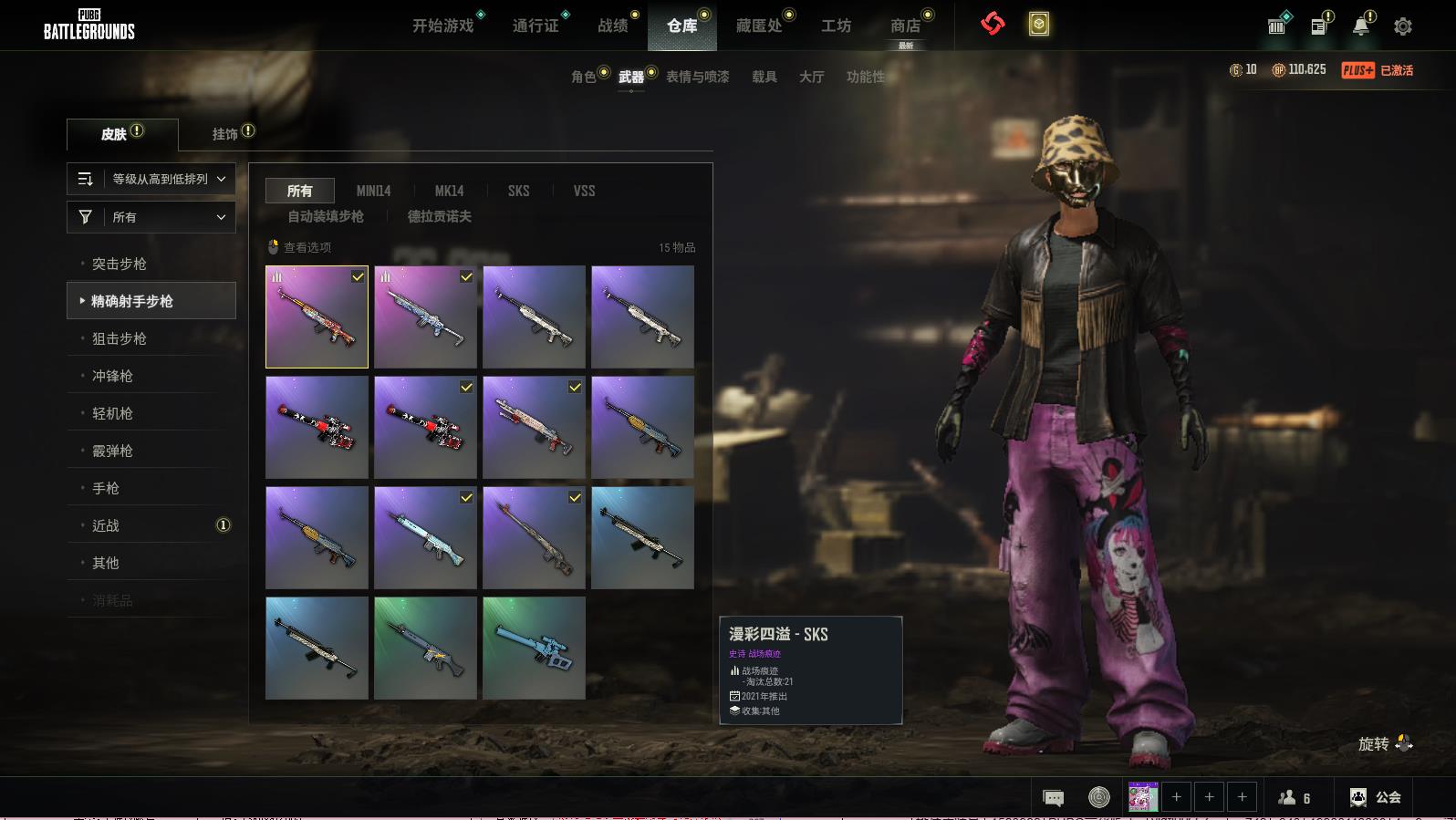The width and height of the screenshot is (1456, 820).
Task: Open the 战绩 career page
Action: point(613,26)
